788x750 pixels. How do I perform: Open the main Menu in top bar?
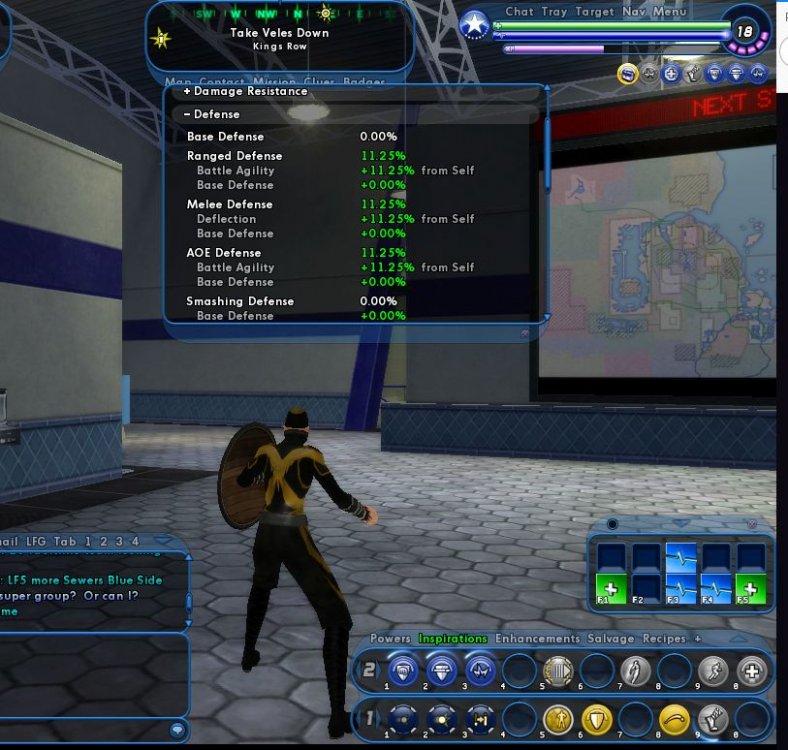(x=669, y=12)
